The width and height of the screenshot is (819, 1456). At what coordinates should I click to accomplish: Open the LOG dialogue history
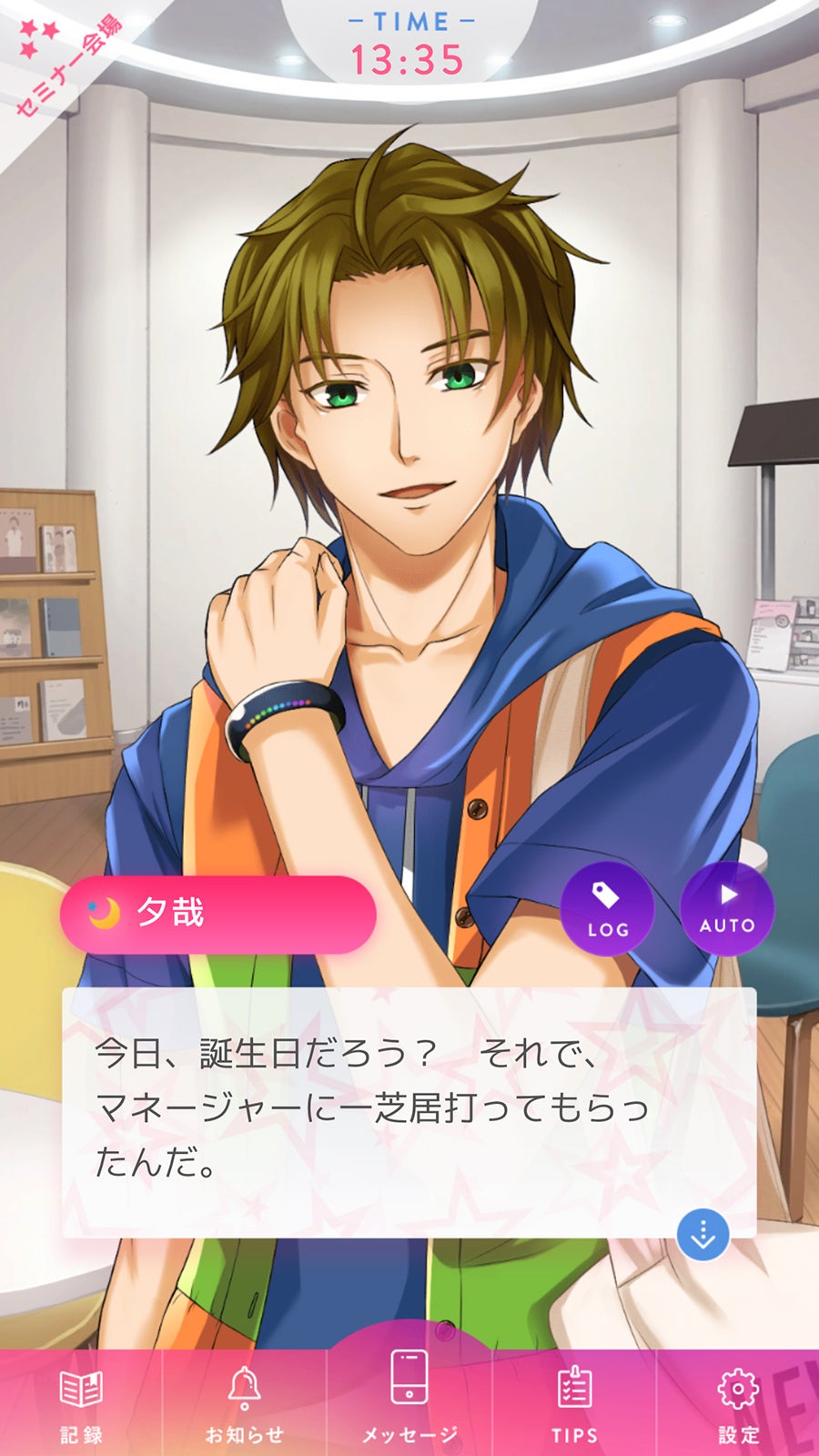coord(607,908)
